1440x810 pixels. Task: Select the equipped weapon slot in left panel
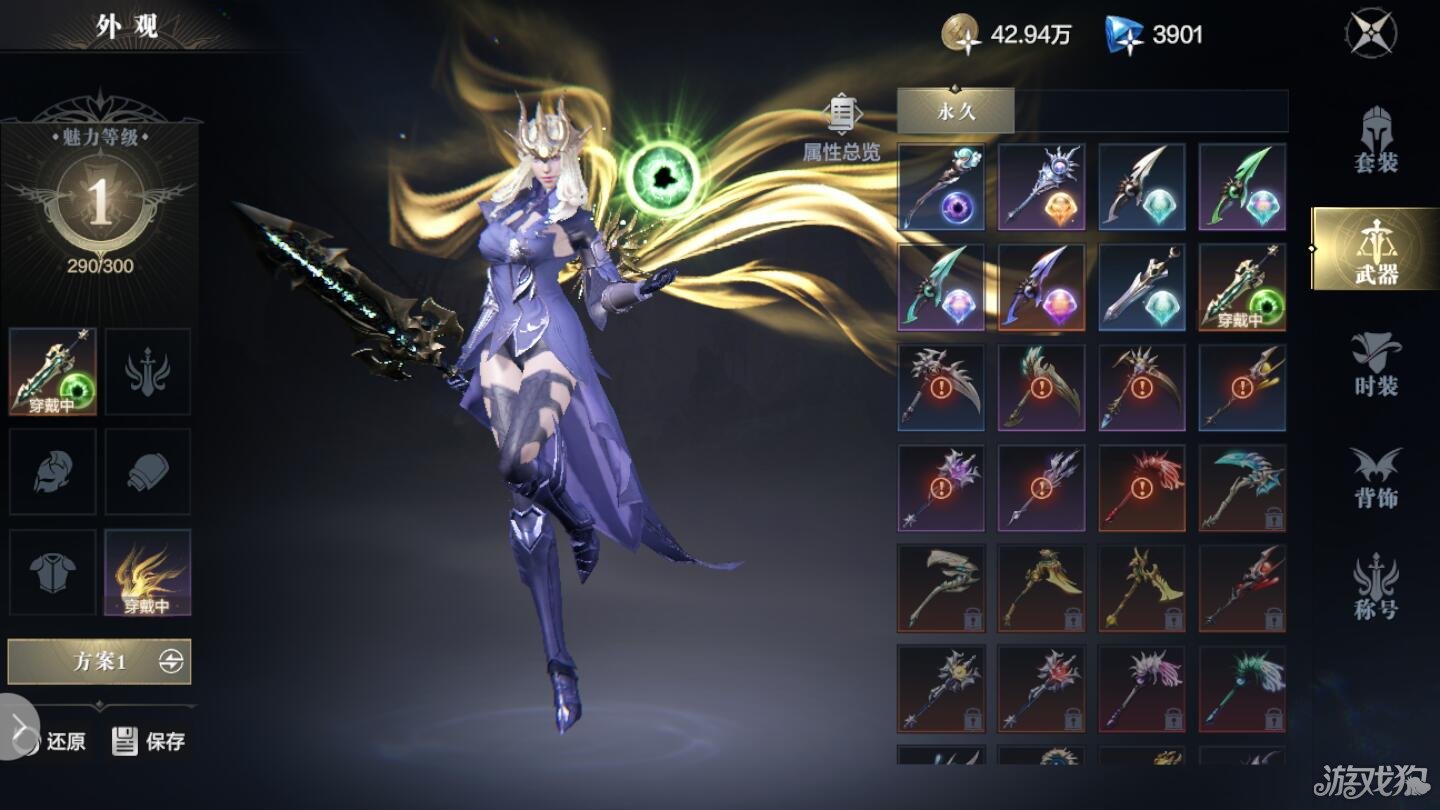pos(53,371)
